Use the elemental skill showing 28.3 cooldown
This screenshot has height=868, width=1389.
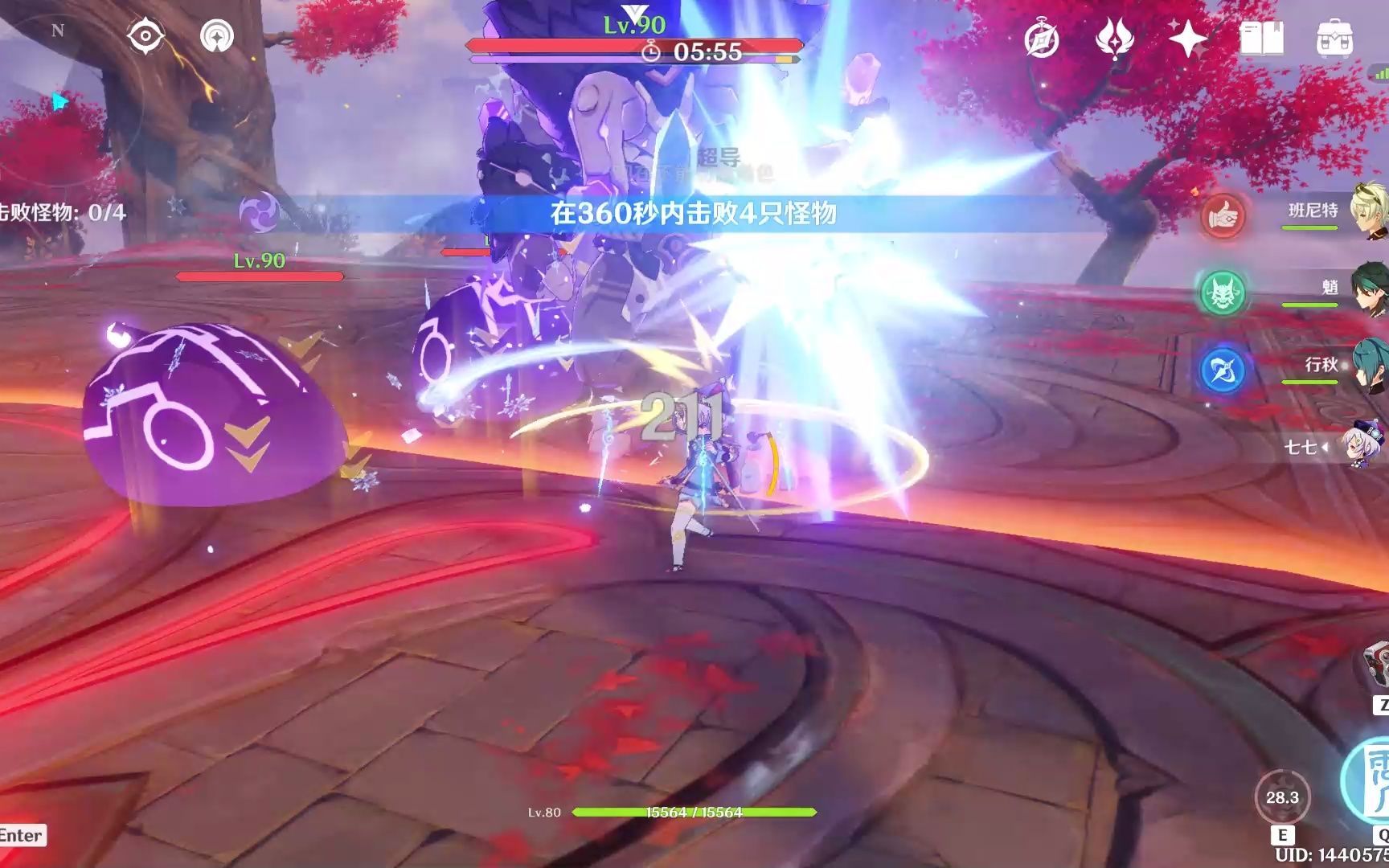pos(1282,797)
